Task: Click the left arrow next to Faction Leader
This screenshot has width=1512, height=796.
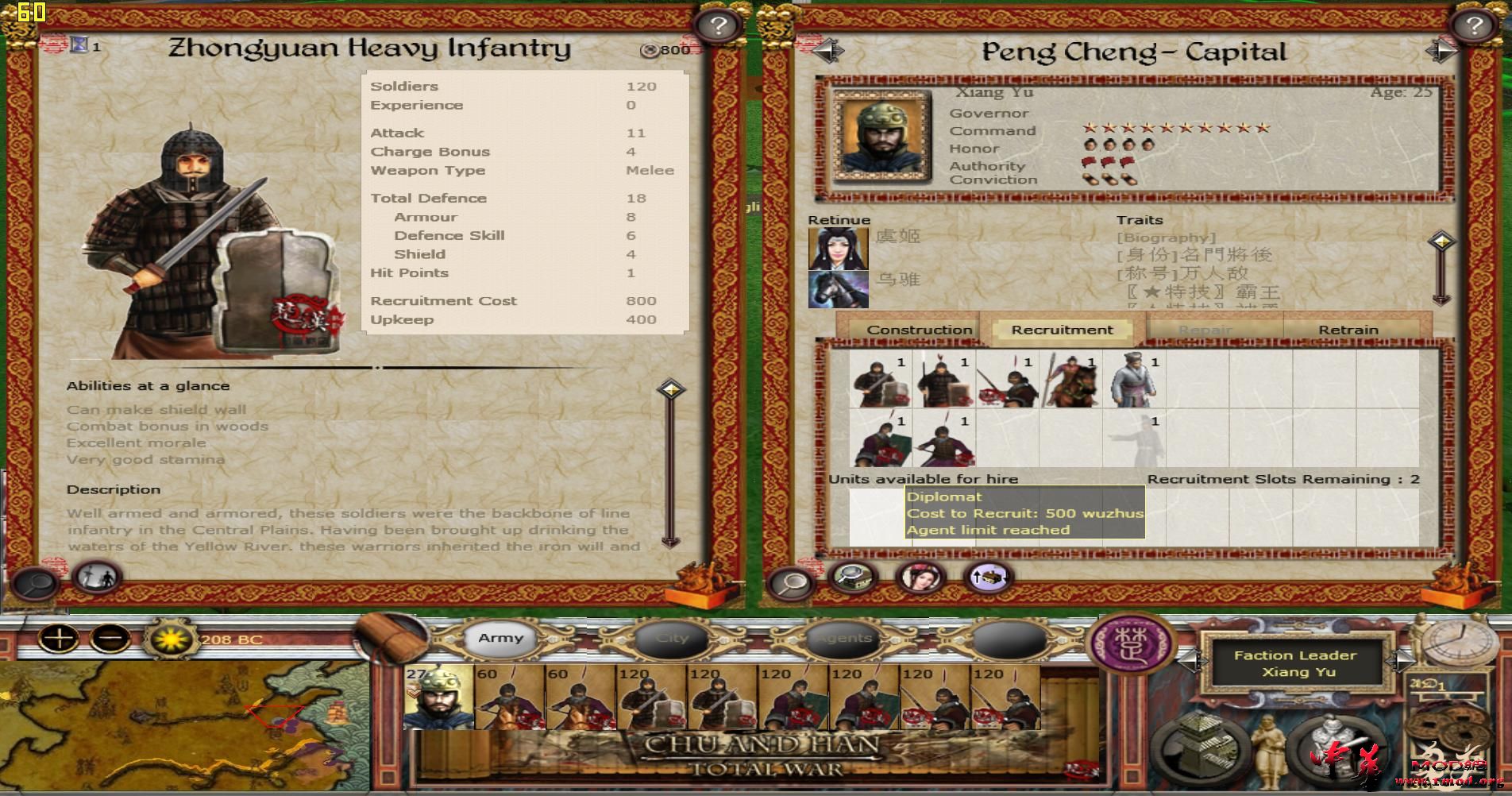Action: [x=1194, y=664]
